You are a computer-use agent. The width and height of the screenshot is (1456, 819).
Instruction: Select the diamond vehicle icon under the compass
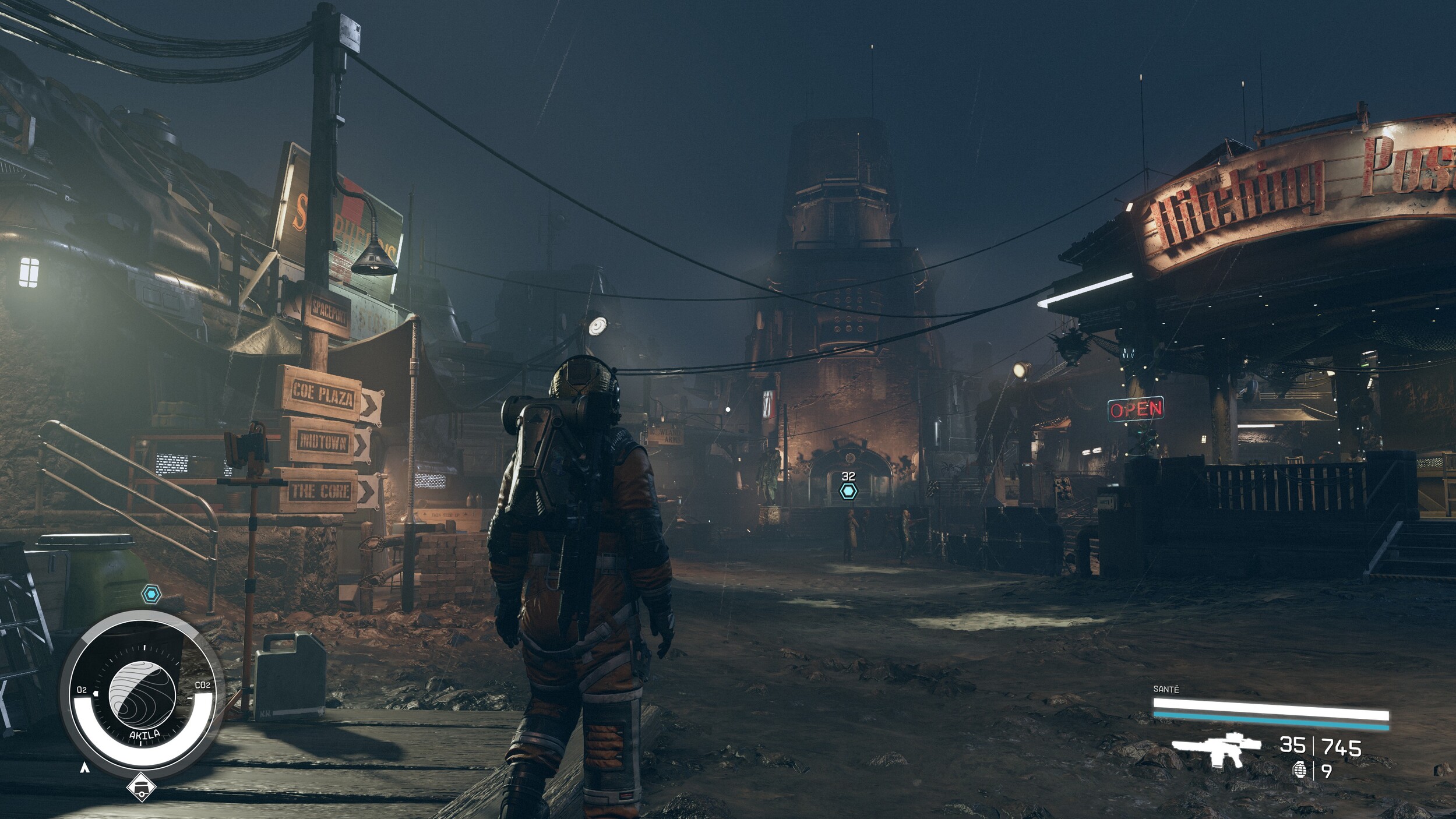coord(142,788)
